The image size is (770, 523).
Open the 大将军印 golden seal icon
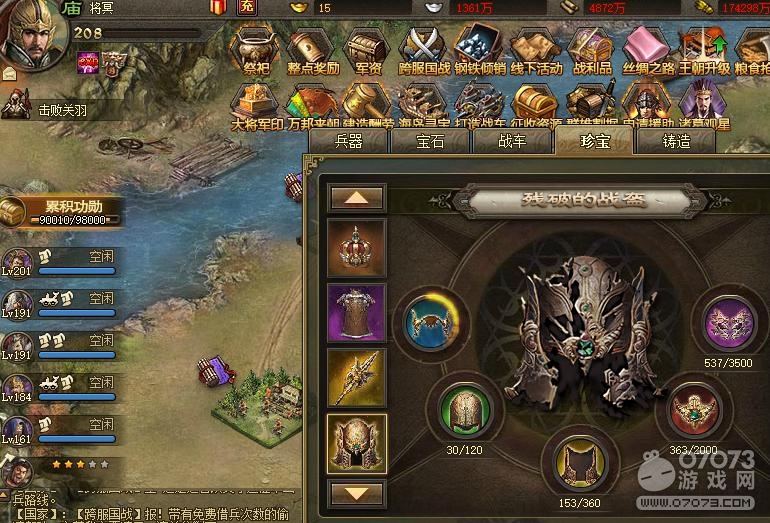tap(257, 105)
